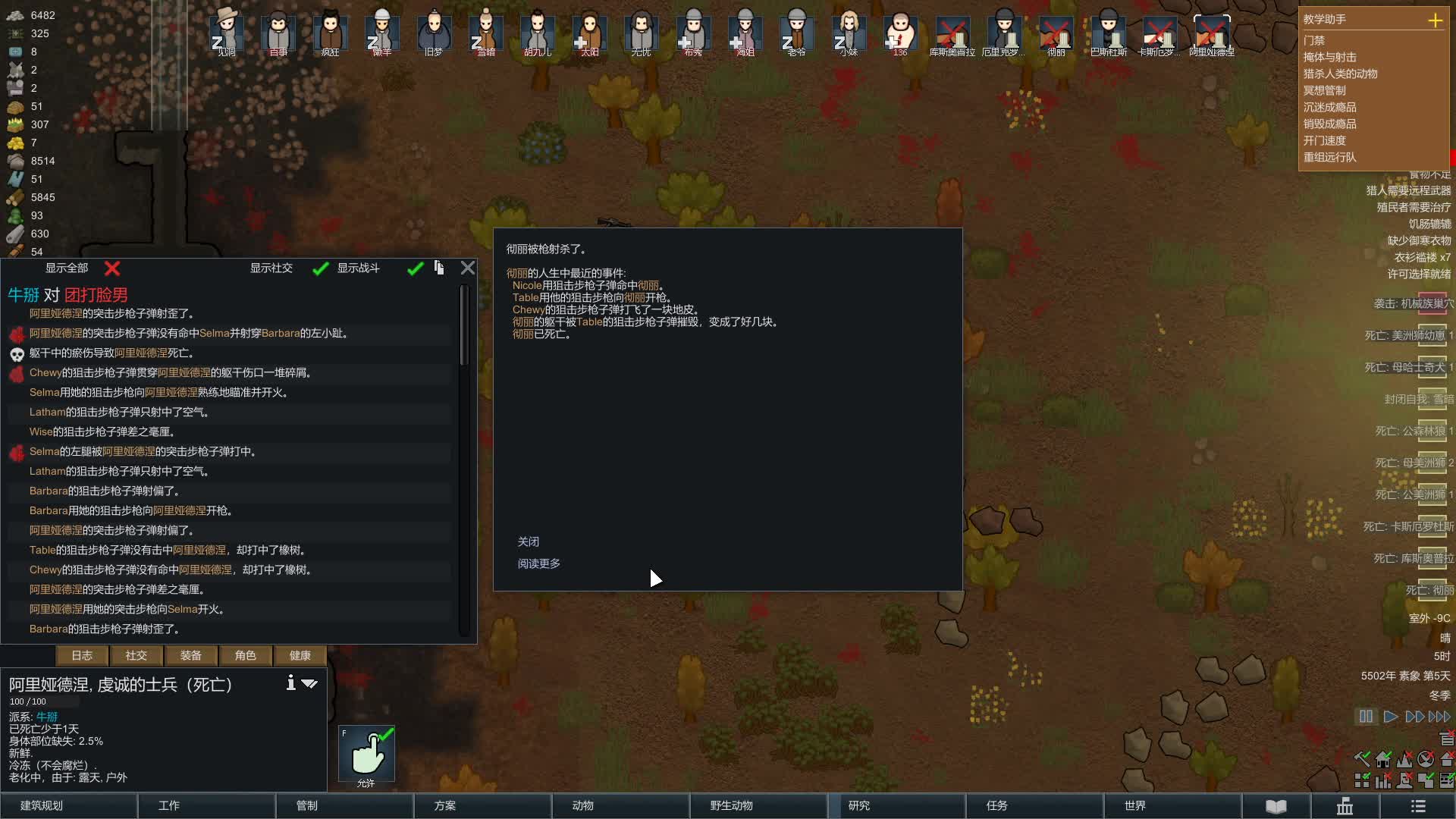Screen dimensions: 1456x819
Task: Select colonist 胡九儿 in the colonist bar
Action: pyautogui.click(x=538, y=33)
